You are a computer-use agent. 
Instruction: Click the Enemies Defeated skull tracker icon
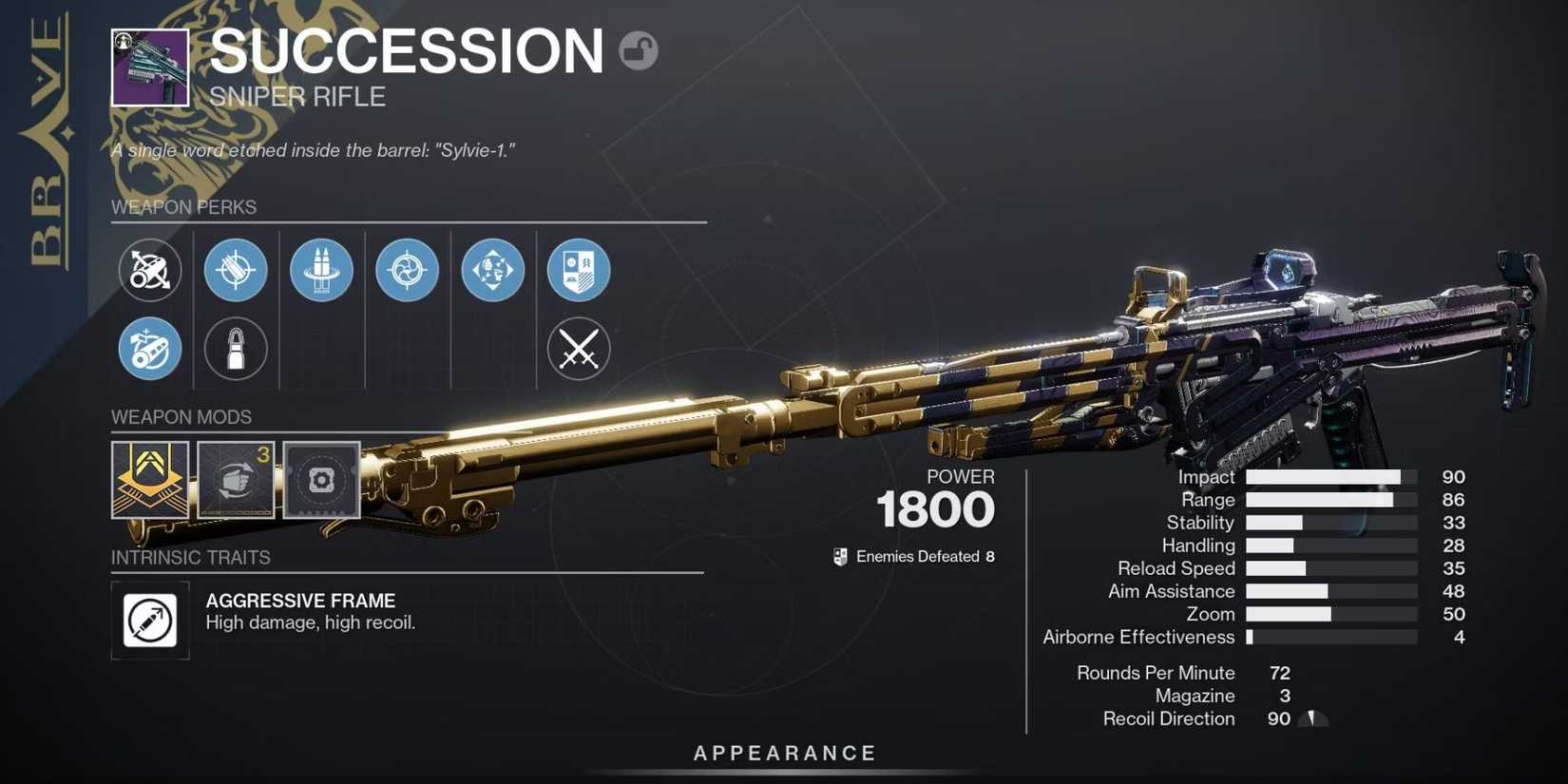click(x=840, y=556)
